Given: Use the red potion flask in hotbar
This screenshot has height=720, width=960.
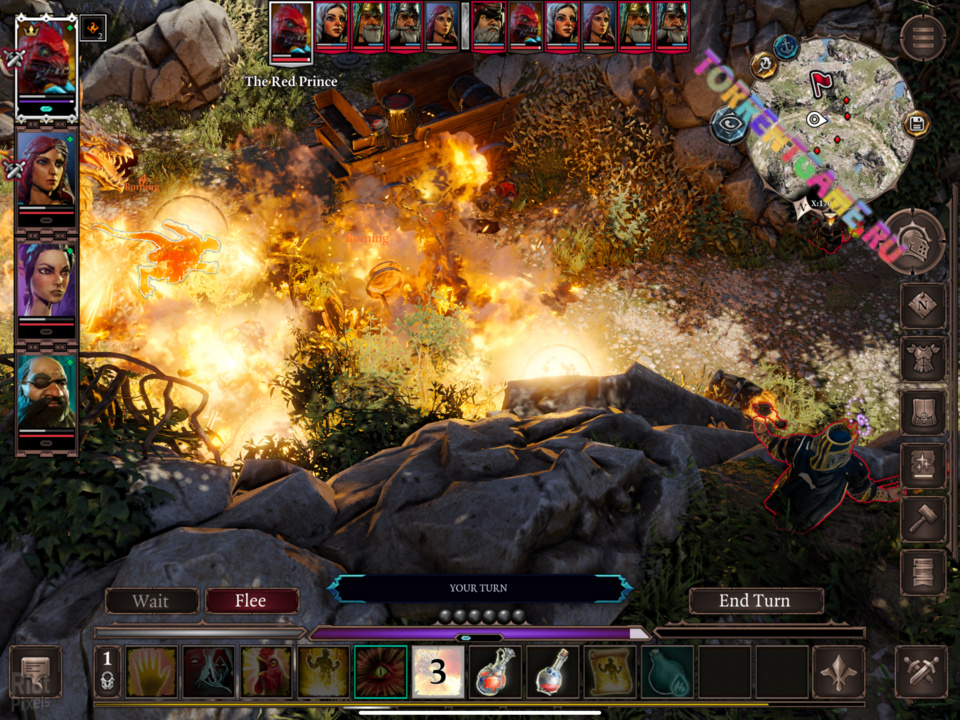Looking at the screenshot, I should pos(494,671).
